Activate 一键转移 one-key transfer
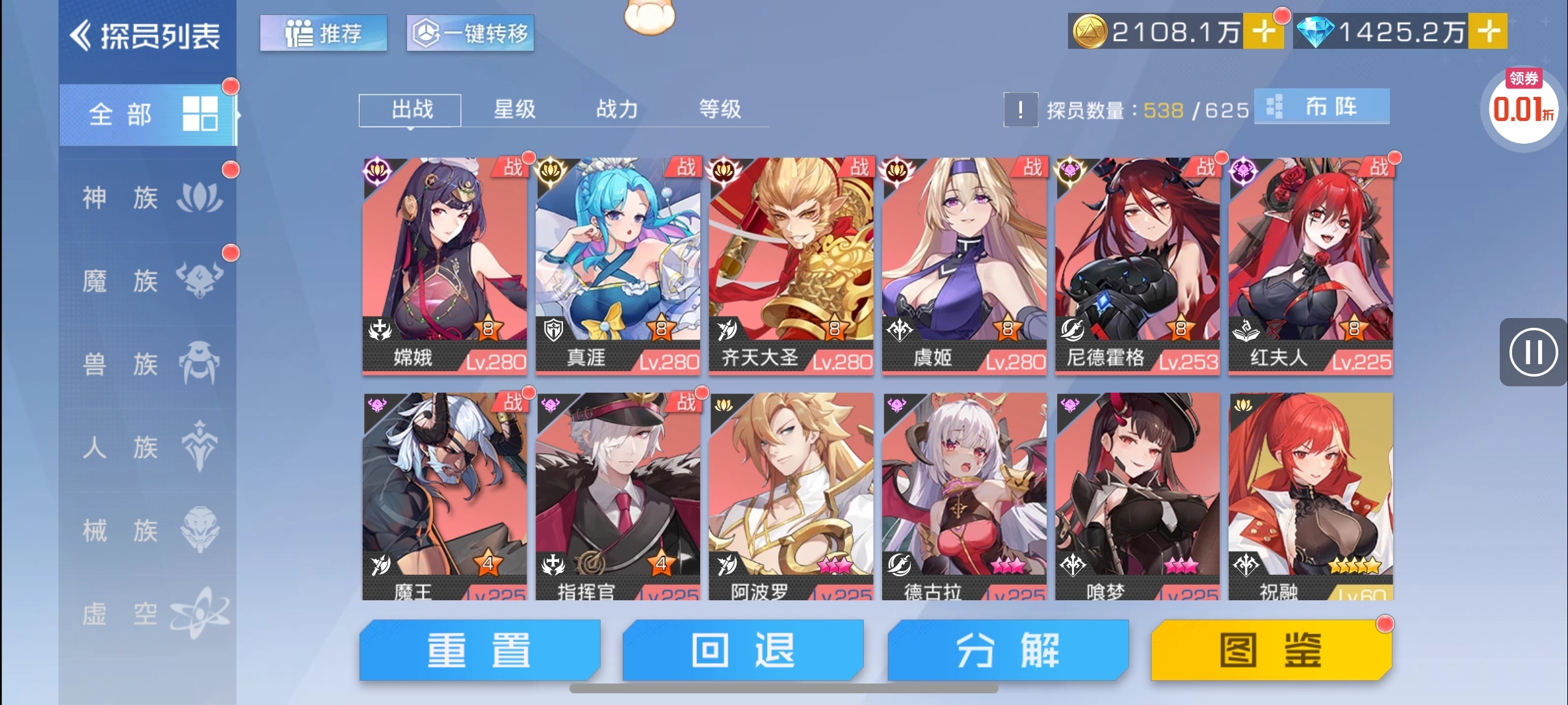Screen dimensions: 1568x705 point(470,34)
